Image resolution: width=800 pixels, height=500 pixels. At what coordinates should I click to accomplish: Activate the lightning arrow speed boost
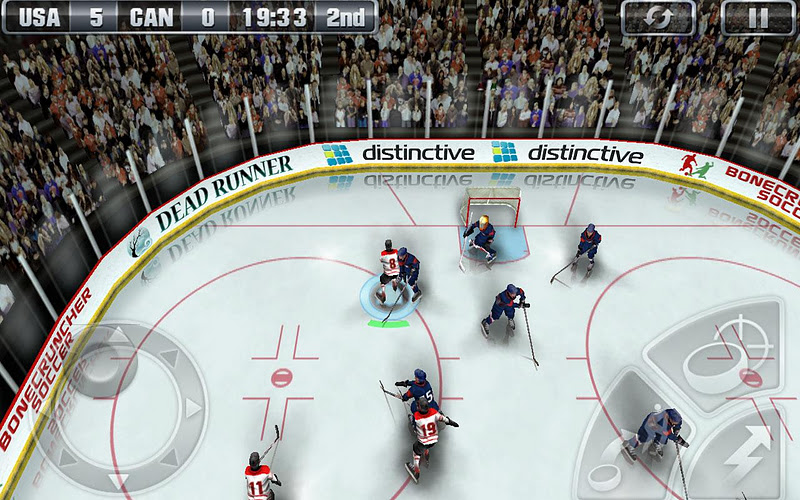(x=745, y=450)
